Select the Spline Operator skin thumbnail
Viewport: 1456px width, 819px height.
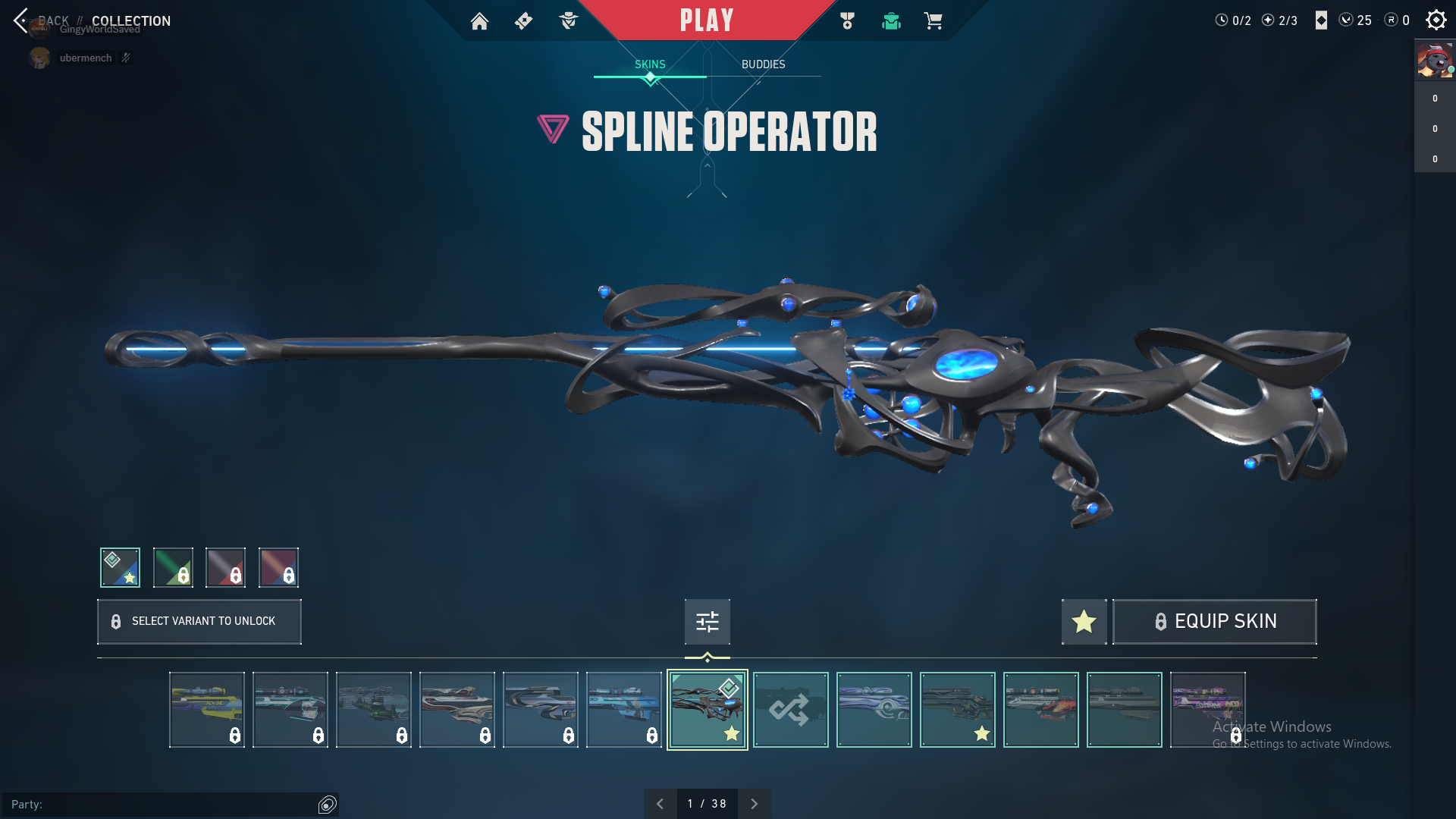(x=707, y=710)
